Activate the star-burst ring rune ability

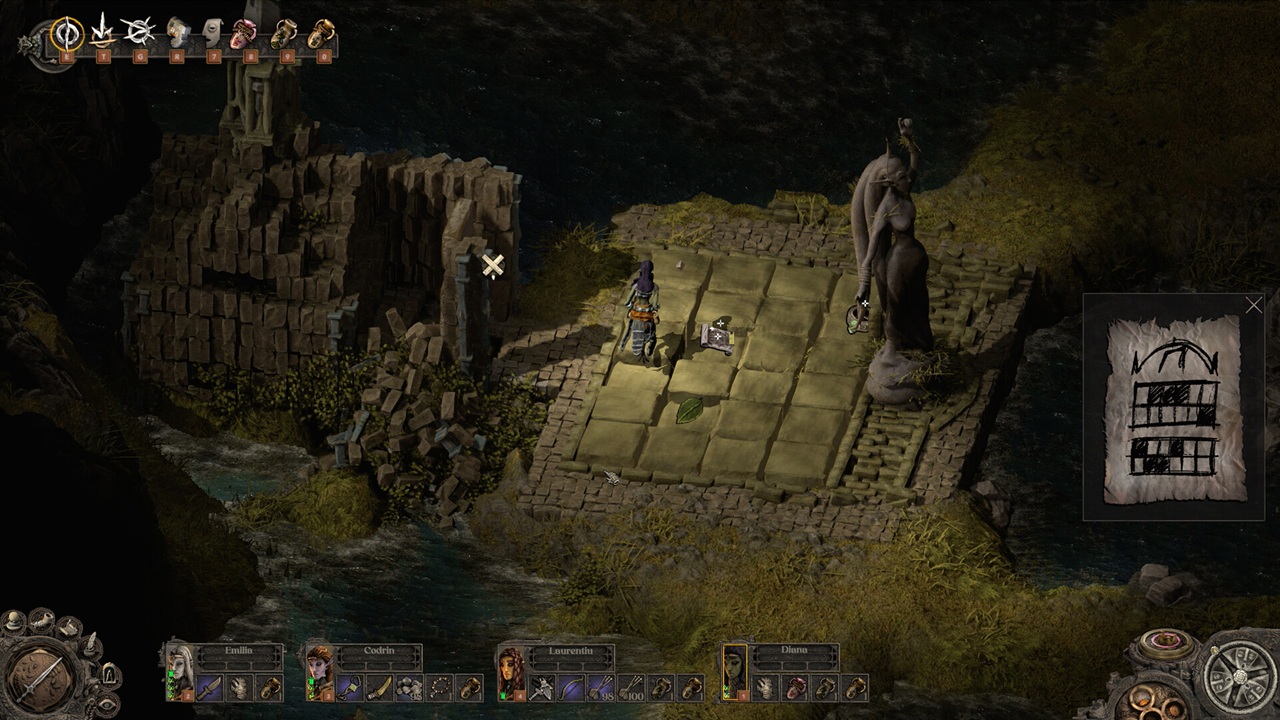point(139,34)
